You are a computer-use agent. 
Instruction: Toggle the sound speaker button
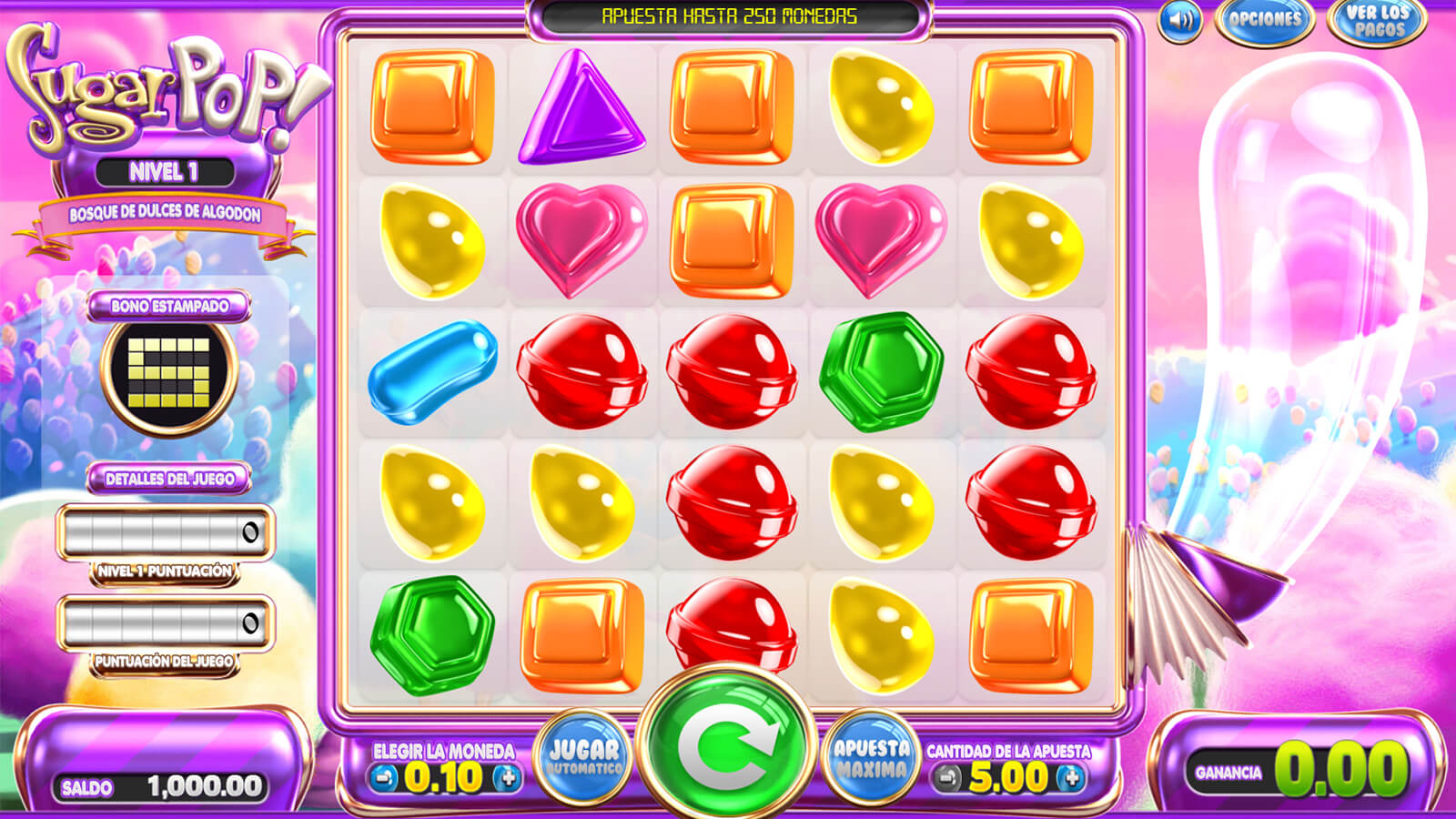[1179, 21]
